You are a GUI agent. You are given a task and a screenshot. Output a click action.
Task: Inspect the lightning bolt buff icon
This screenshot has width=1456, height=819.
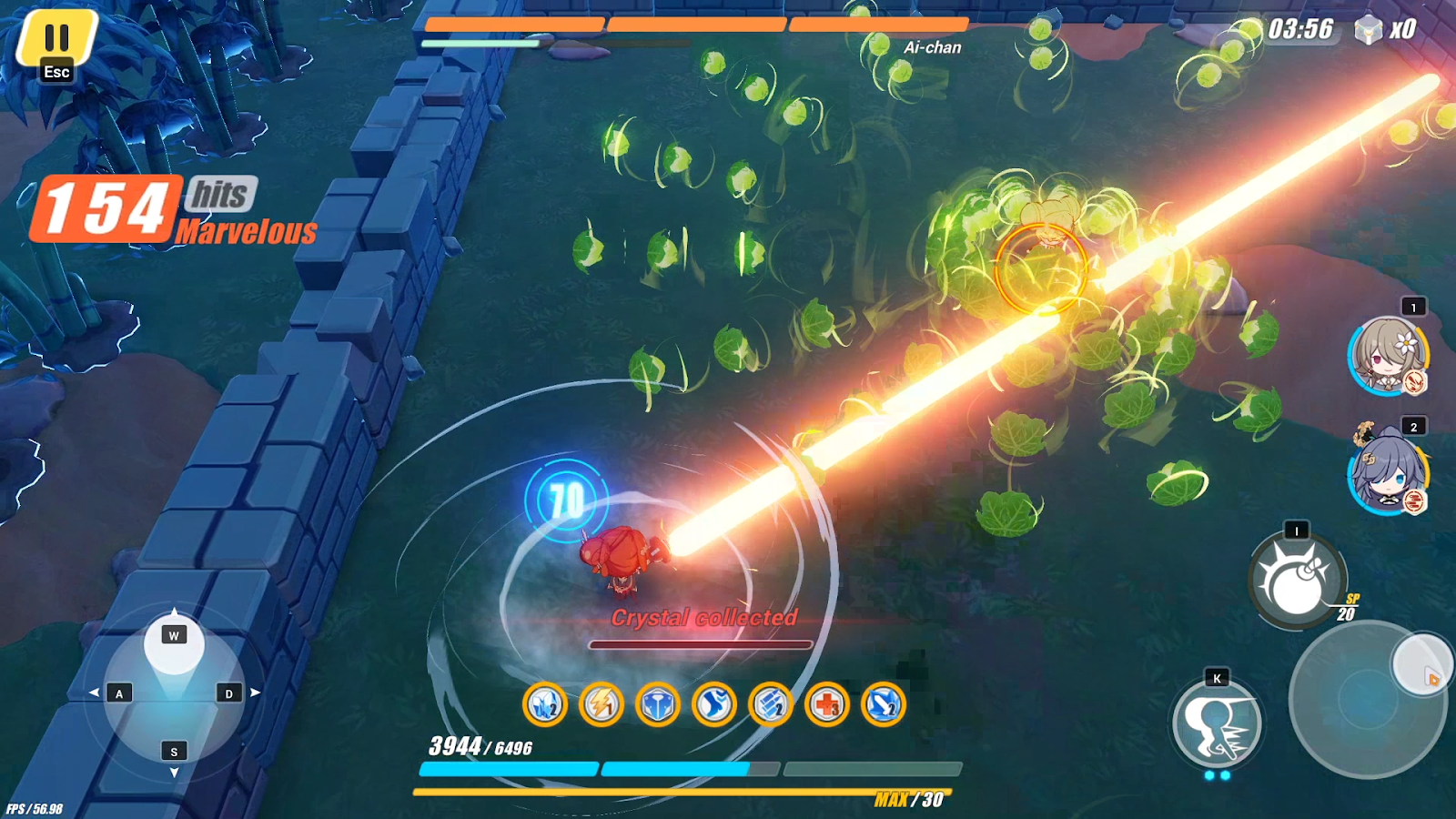click(602, 704)
